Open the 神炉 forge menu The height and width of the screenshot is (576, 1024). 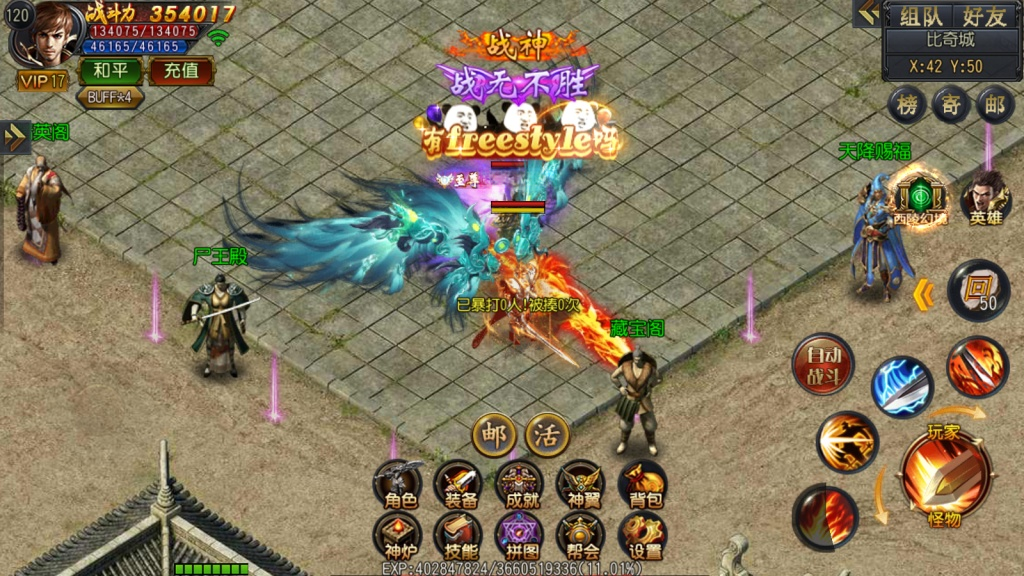click(x=399, y=537)
